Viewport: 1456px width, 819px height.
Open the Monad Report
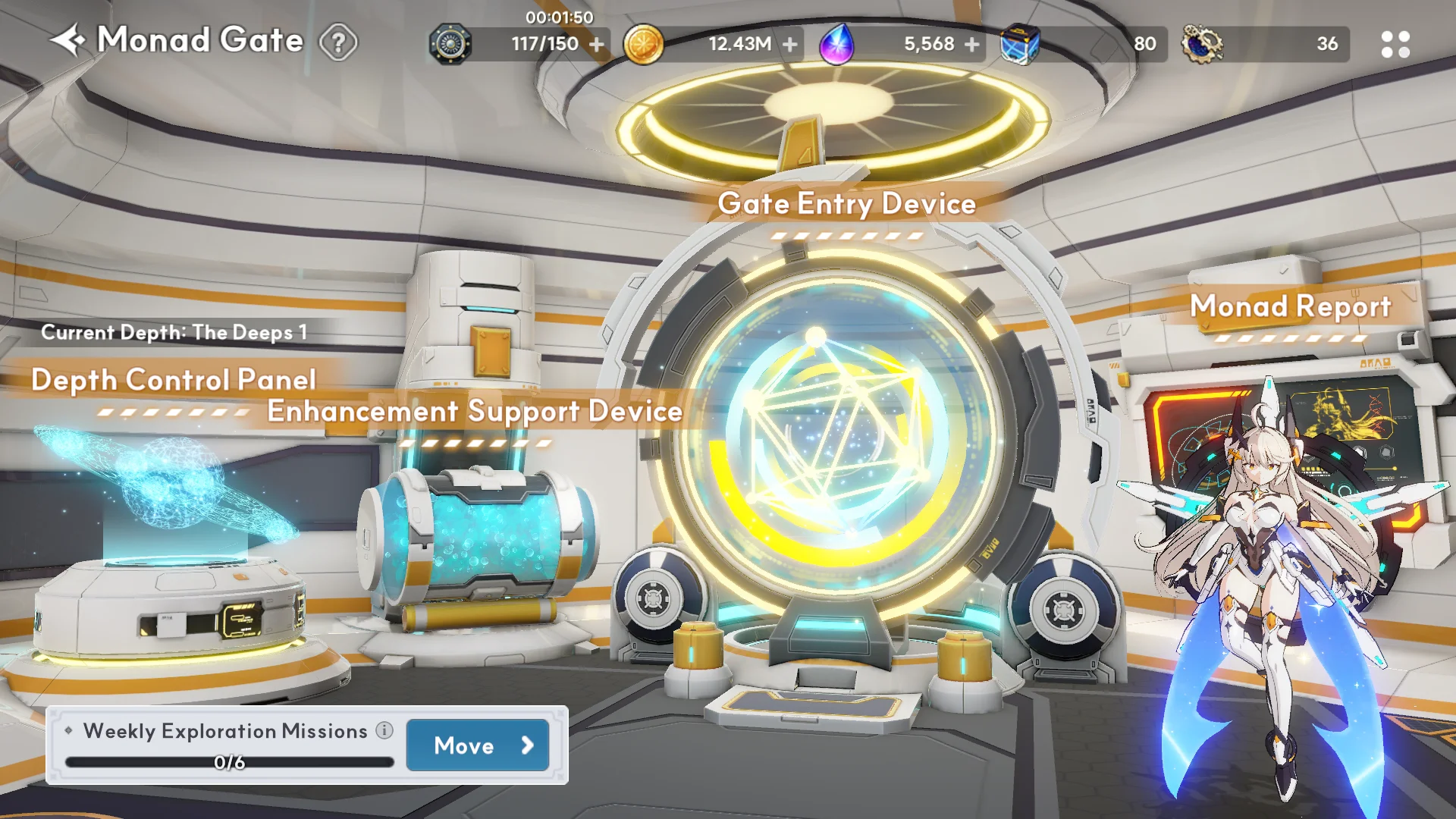[x=1290, y=307]
